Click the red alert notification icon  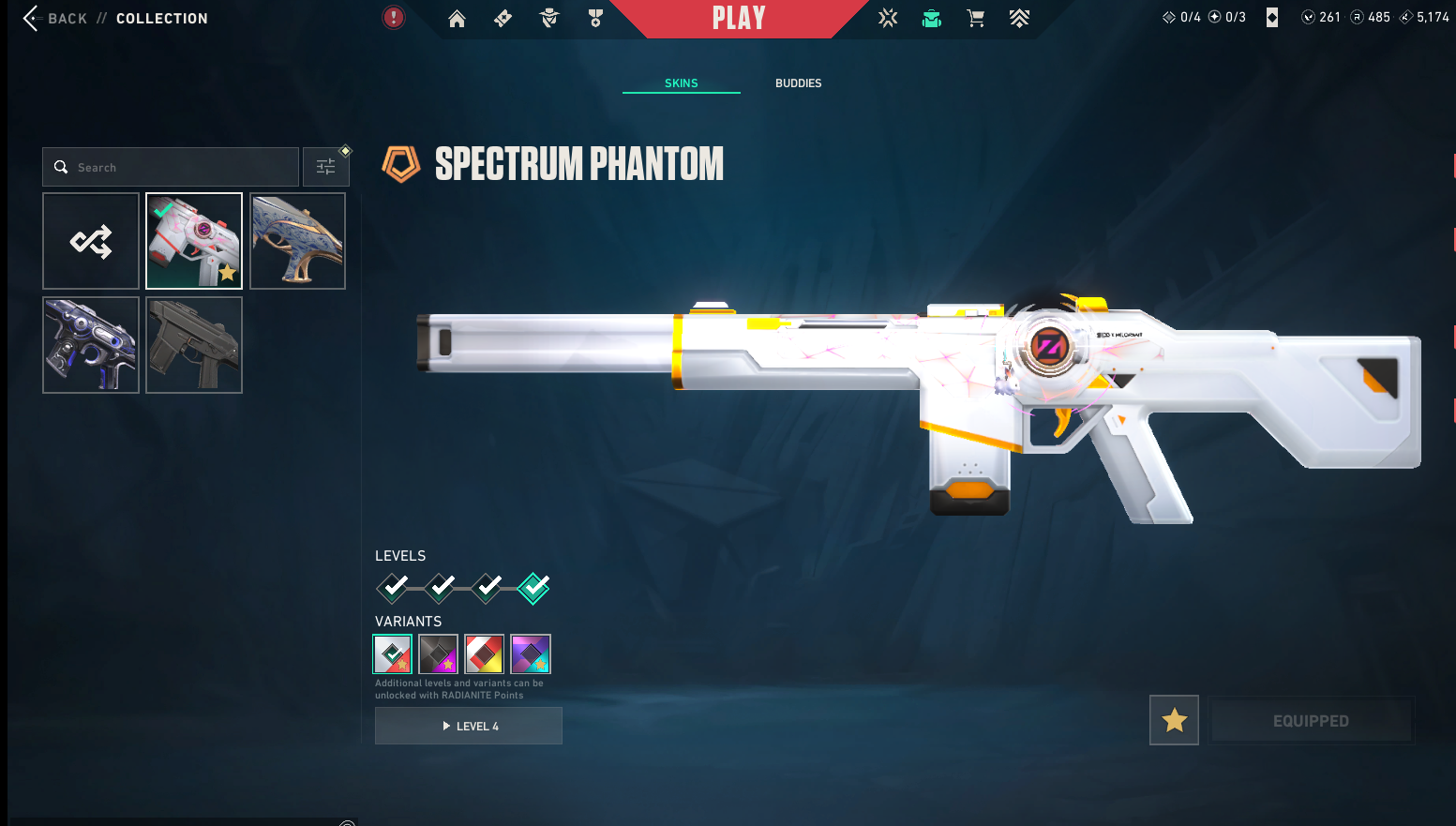click(393, 17)
